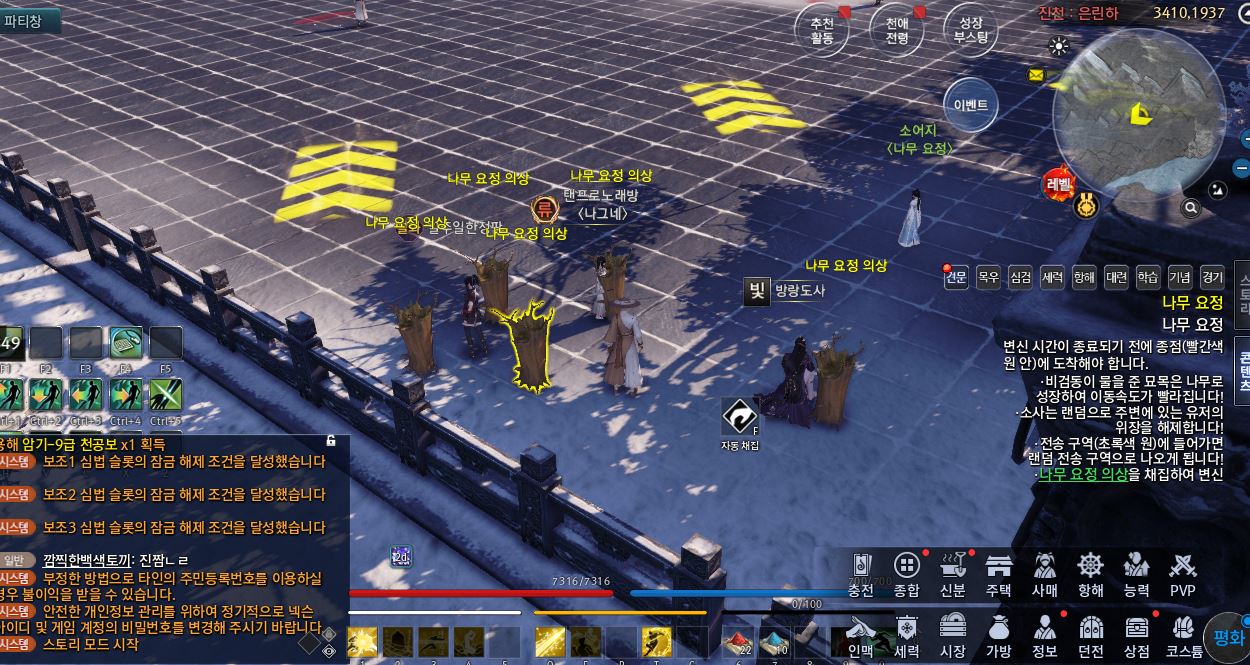
Task: Open the yellow mail envelope icon
Action: pos(1035,74)
